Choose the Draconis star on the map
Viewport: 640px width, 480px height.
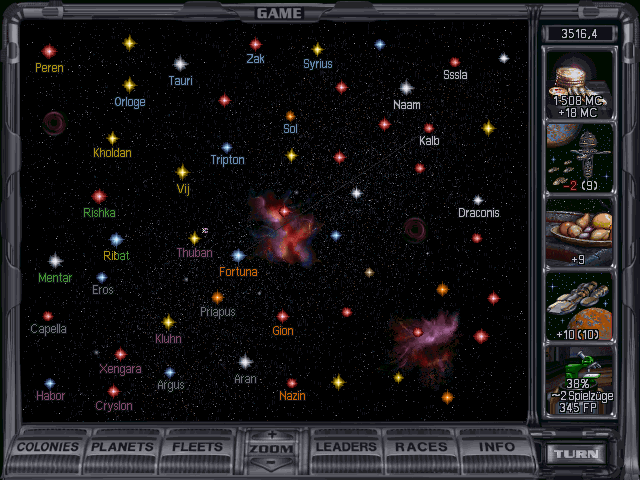[x=478, y=200]
